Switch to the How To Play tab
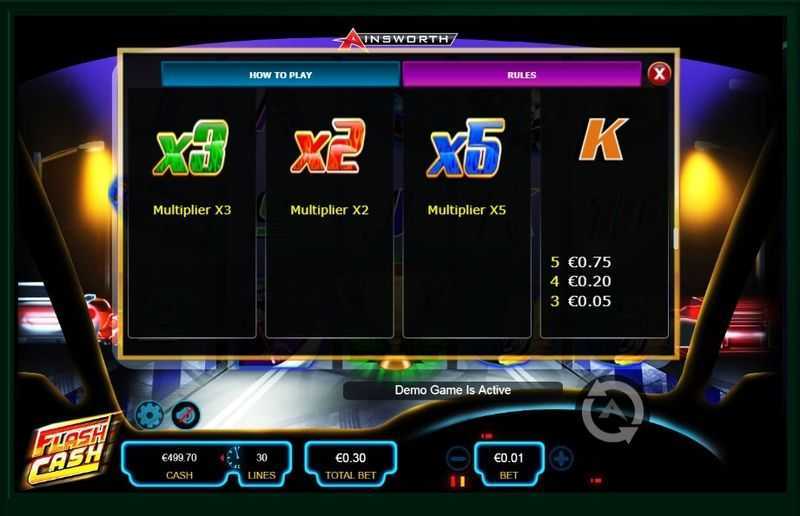800x516 pixels. point(281,74)
